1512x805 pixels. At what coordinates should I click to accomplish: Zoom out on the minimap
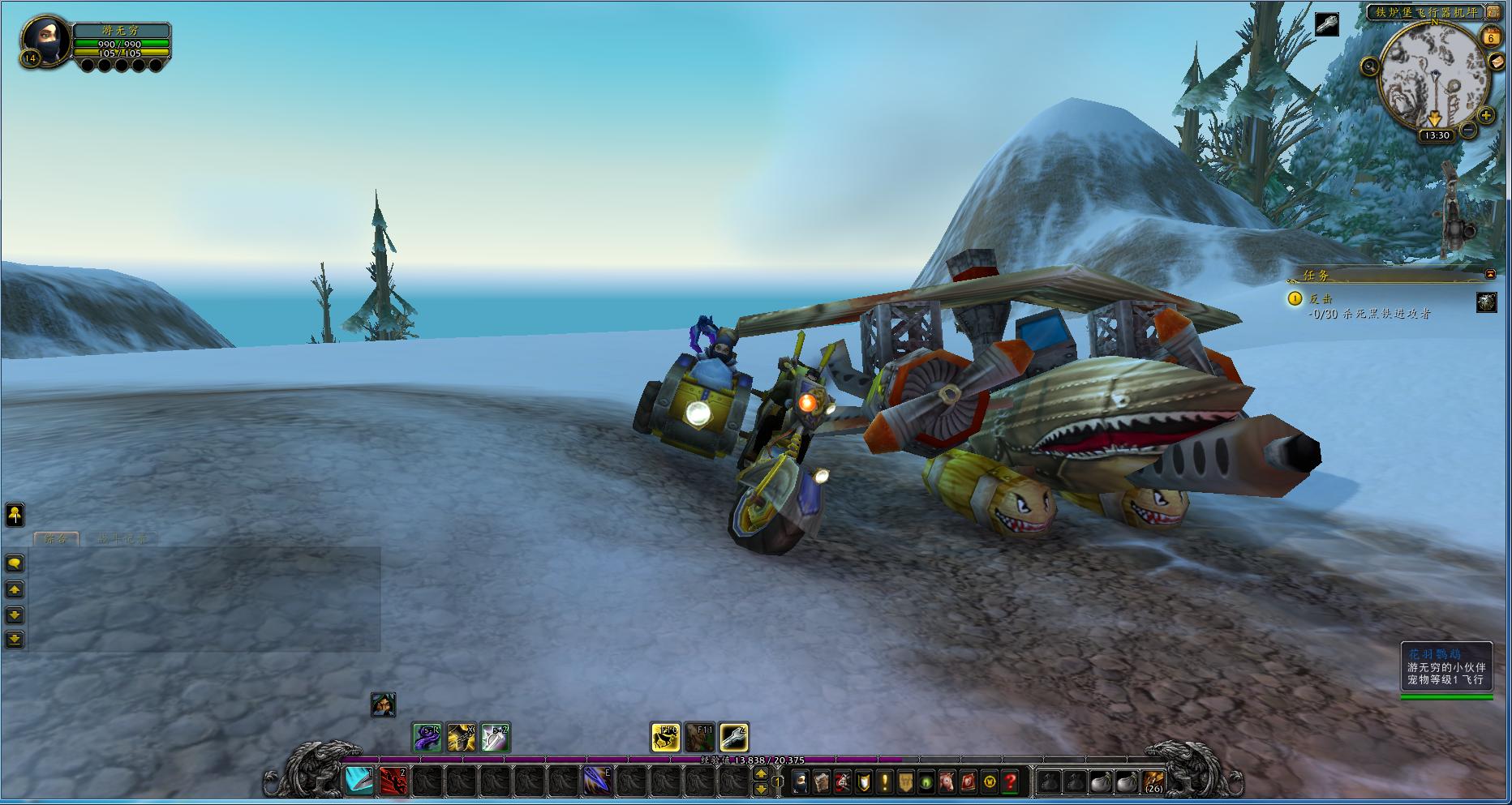[1468, 130]
